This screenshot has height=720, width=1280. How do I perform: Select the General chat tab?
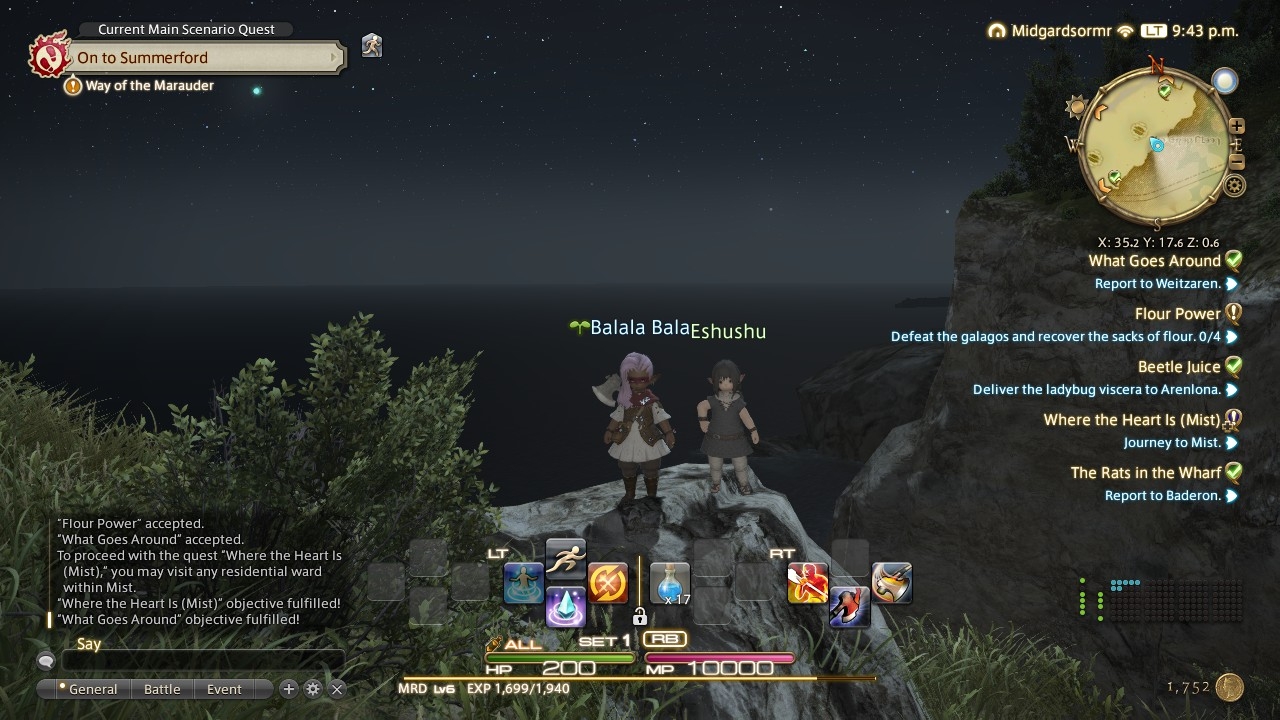[x=92, y=689]
